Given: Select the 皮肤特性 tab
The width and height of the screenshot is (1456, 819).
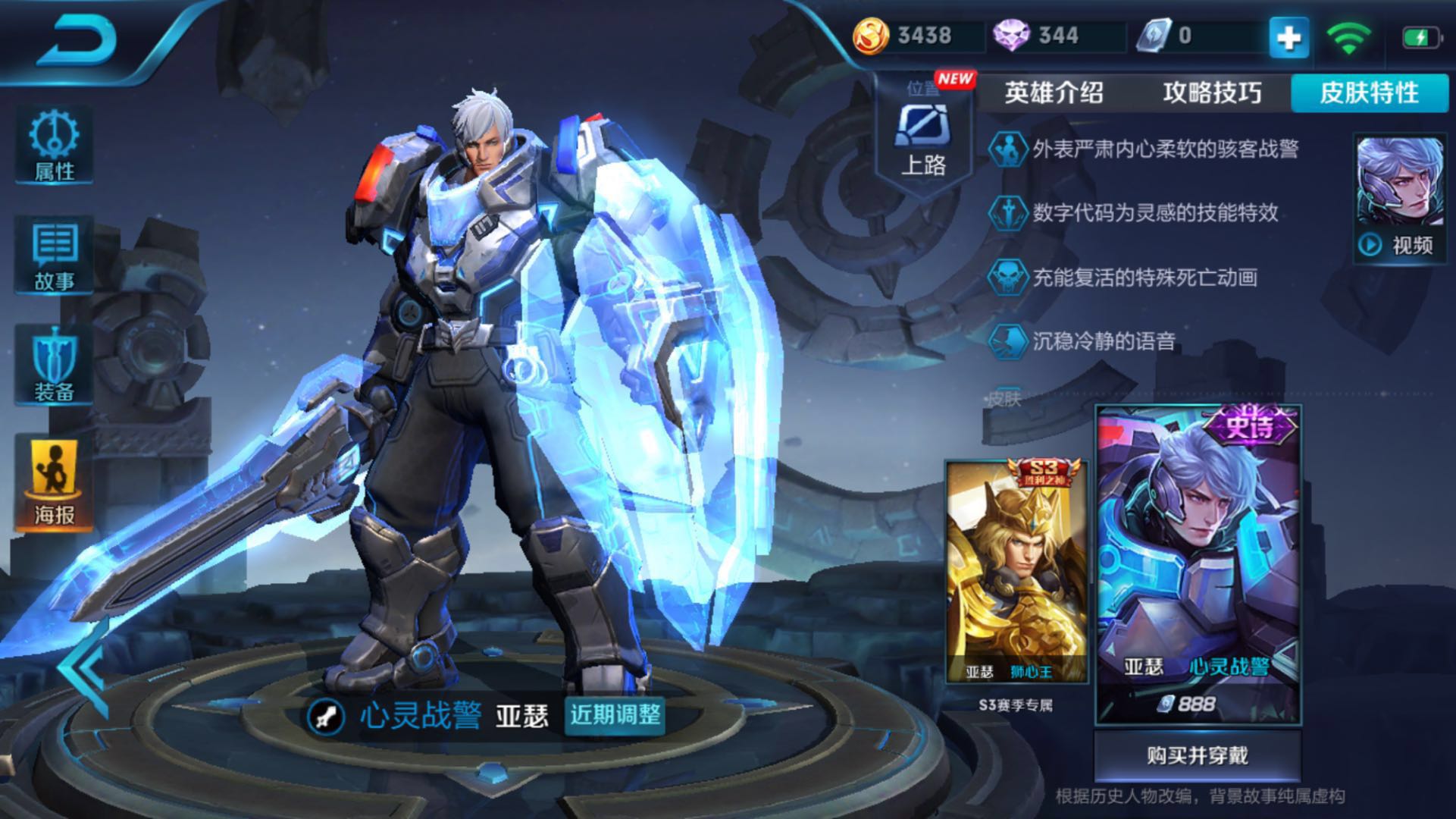Looking at the screenshot, I should tap(1369, 93).
